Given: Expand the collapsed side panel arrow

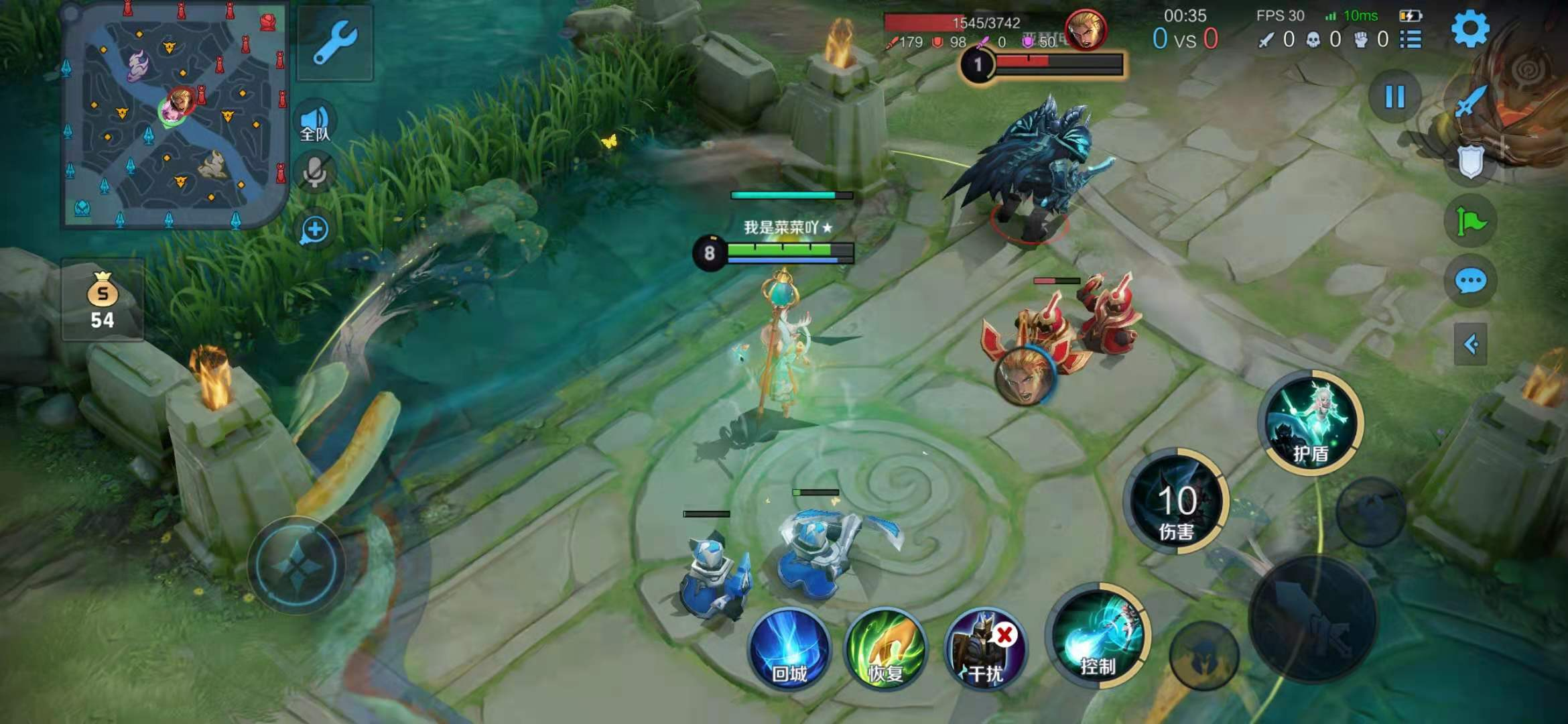Looking at the screenshot, I should (1471, 345).
